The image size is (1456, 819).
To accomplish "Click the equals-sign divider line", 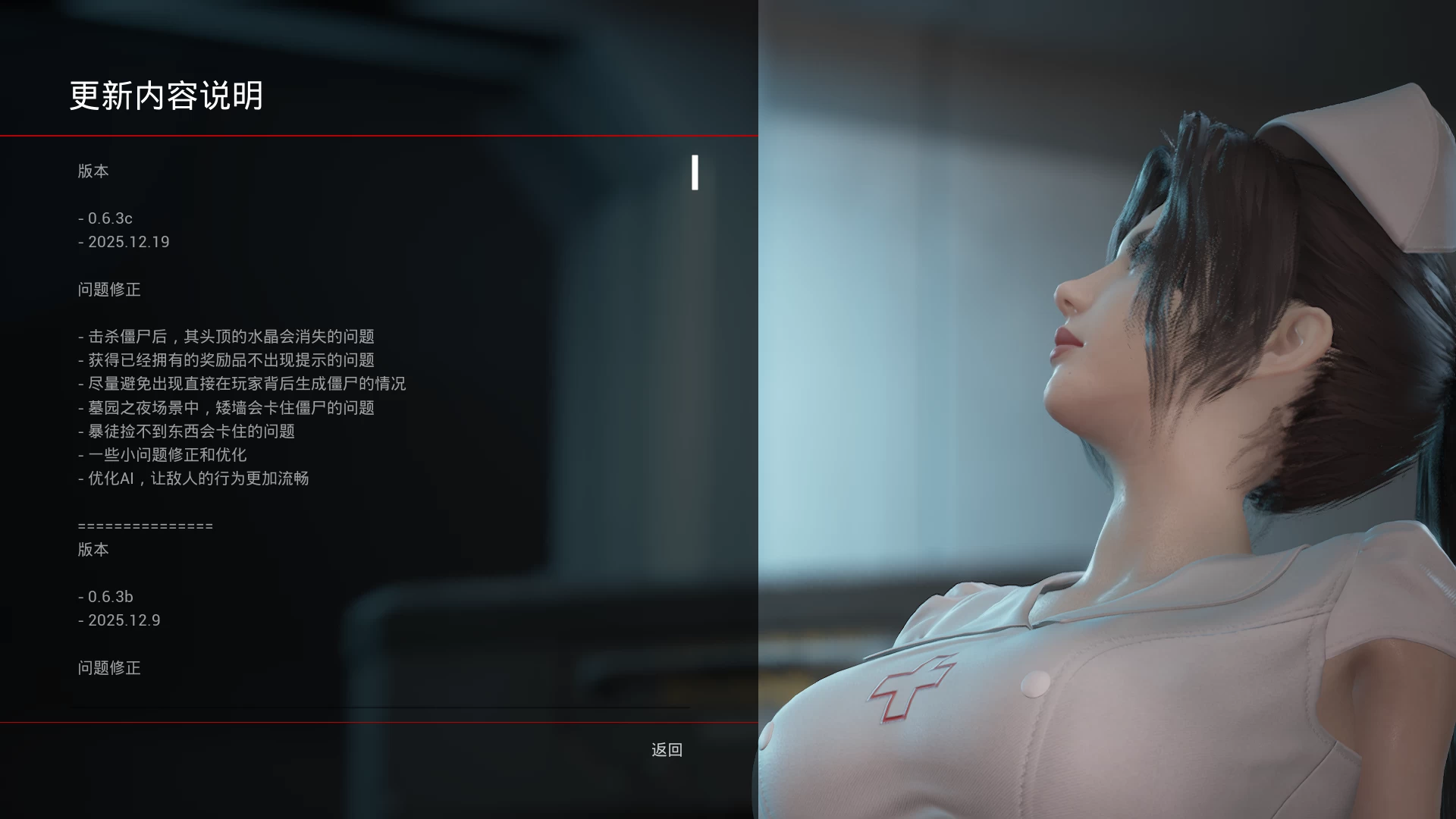I will tap(144, 526).
